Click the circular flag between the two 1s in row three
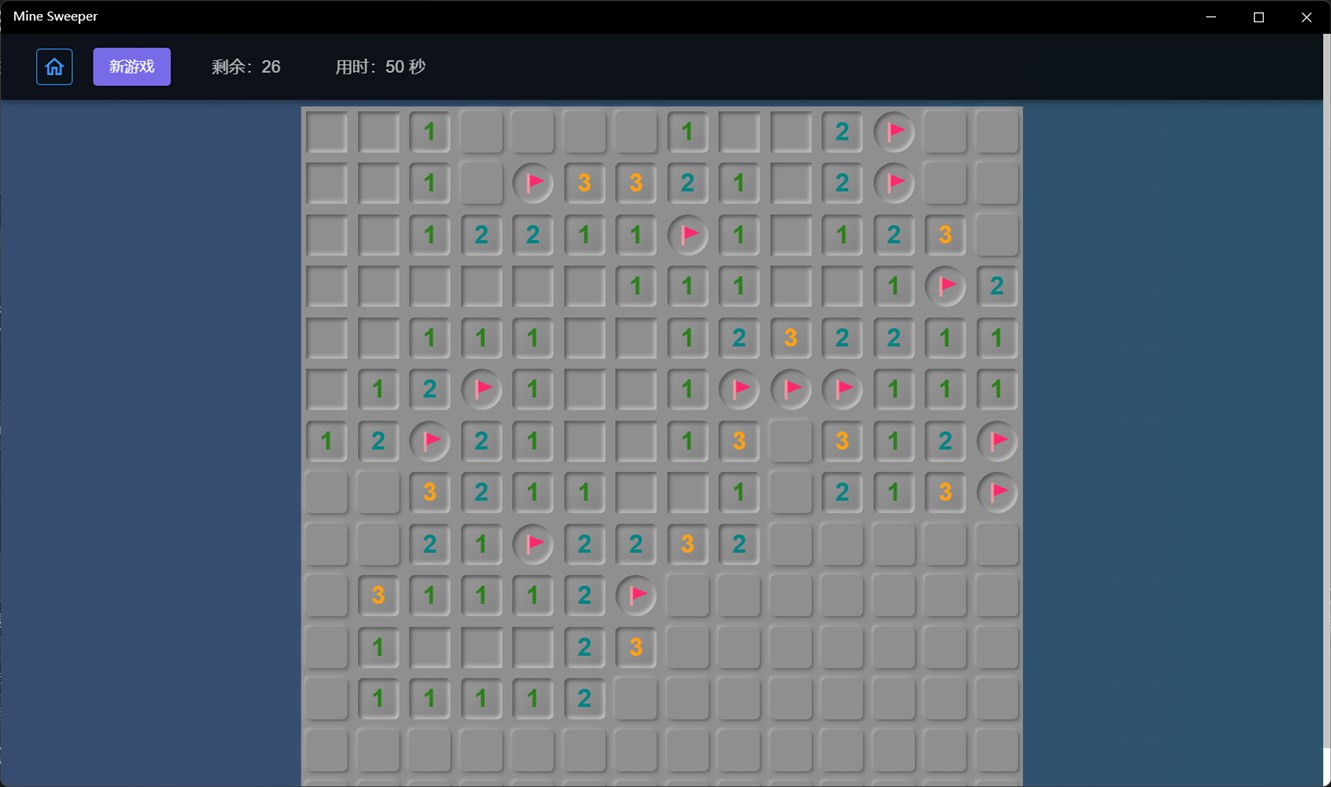The height and width of the screenshot is (787, 1331). coord(688,235)
